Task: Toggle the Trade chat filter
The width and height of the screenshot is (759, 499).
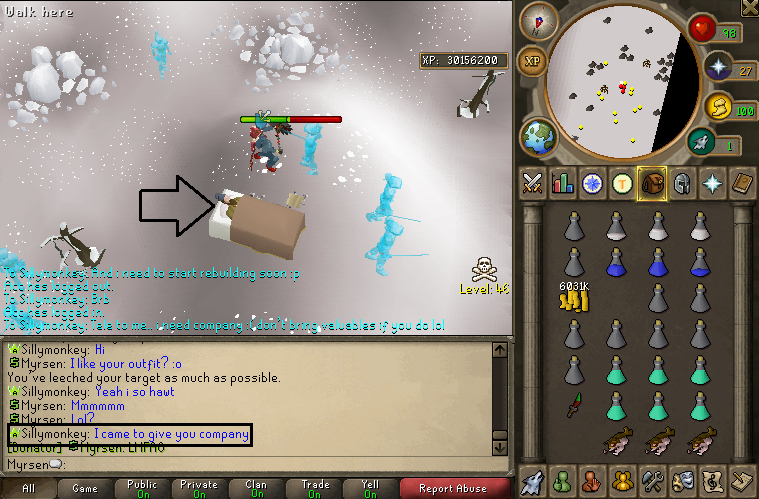Action: click(313, 489)
